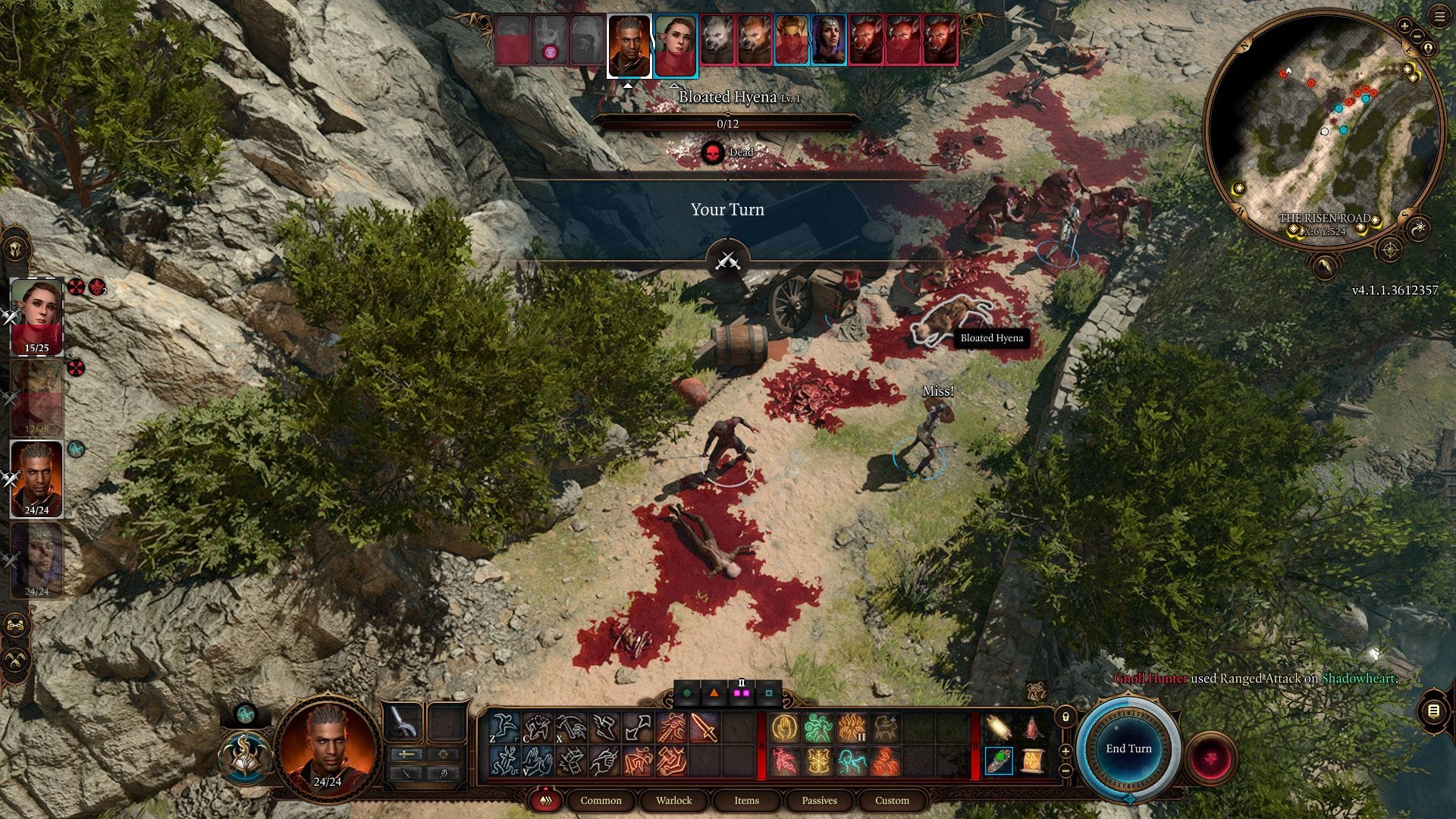Cast the glowing yellow hand spell
1456x819 pixels.
coord(785,729)
